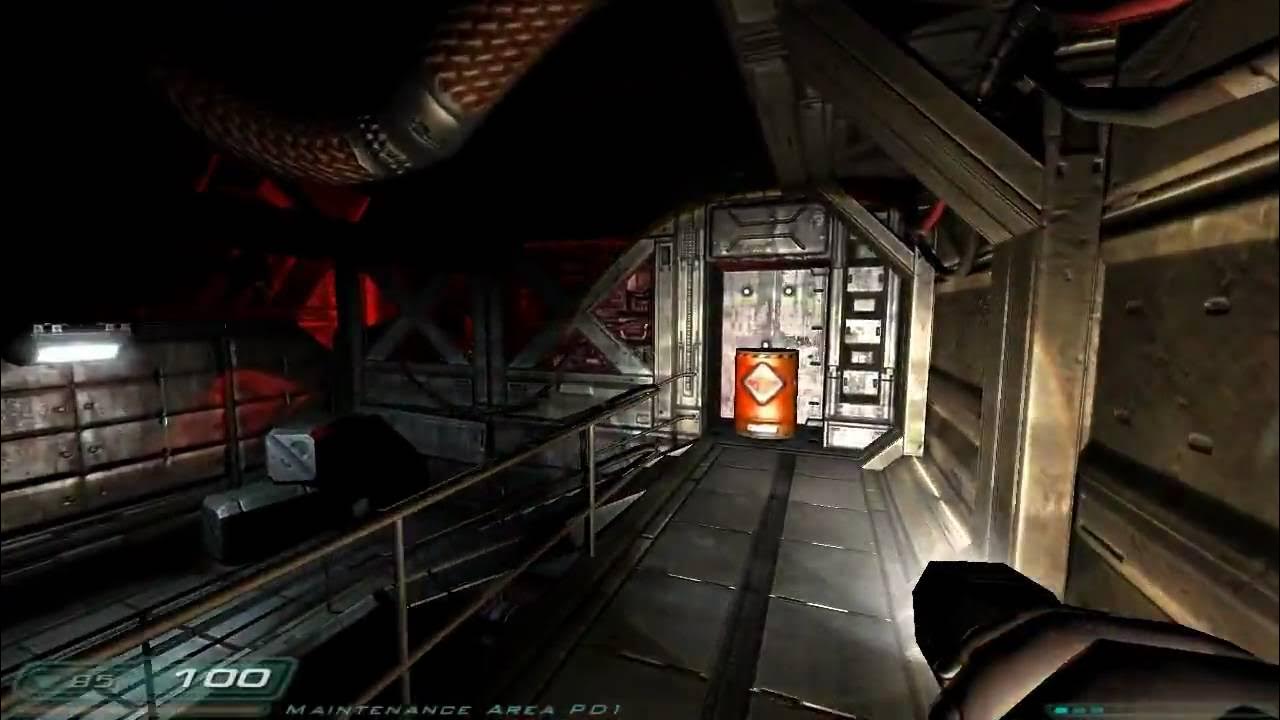Click the small cap on barrel top

[x=764, y=342]
